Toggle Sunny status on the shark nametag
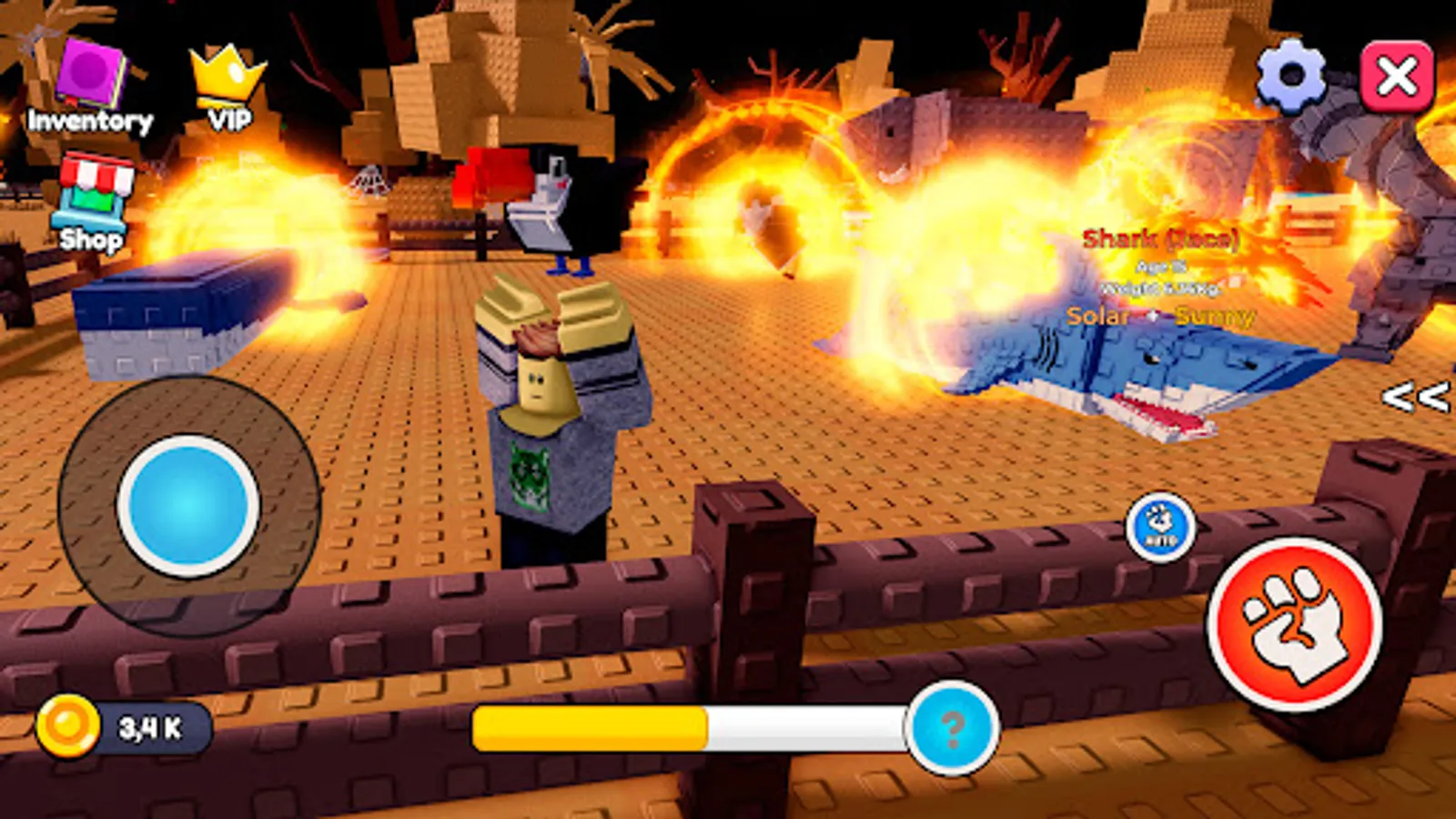Image resolution: width=1456 pixels, height=819 pixels. point(1215,317)
